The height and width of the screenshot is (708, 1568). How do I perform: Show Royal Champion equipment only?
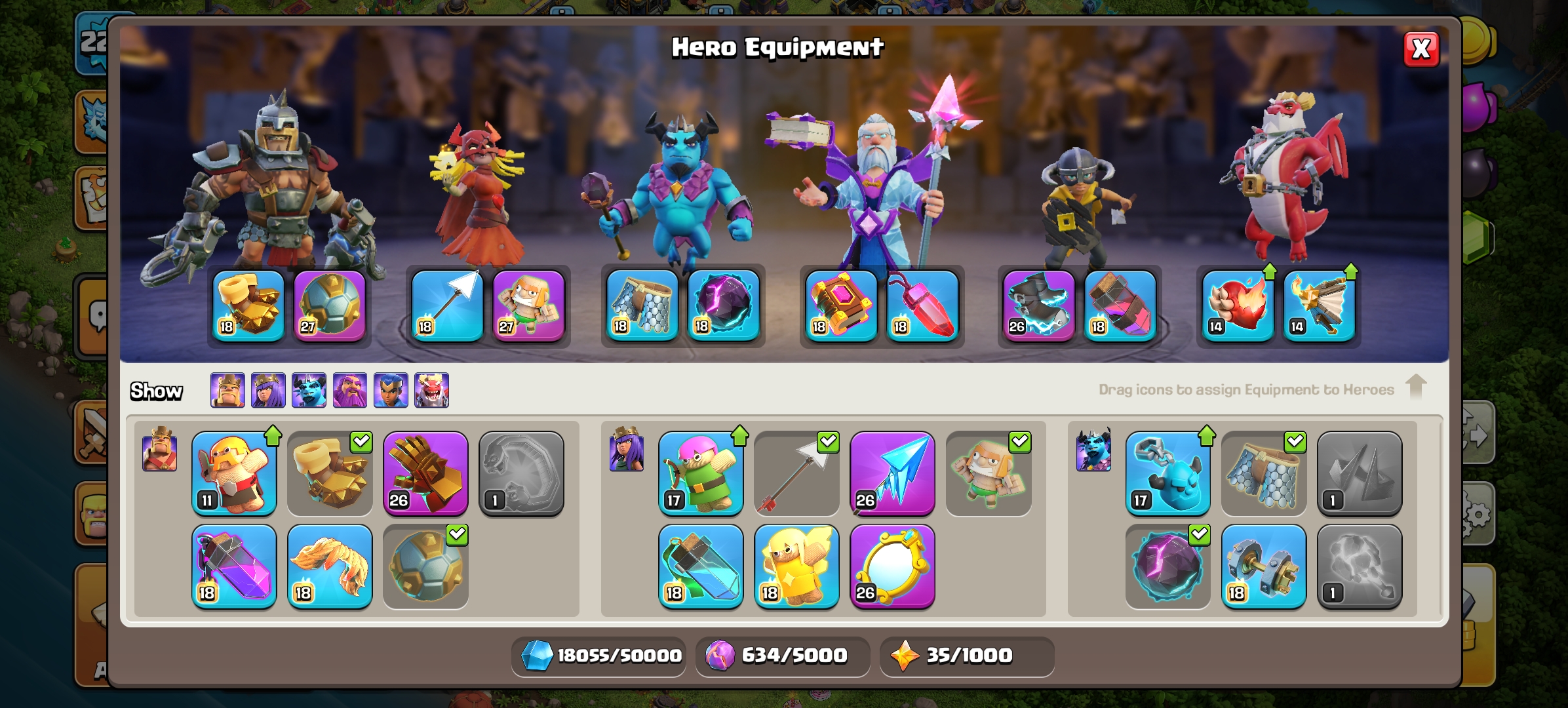click(391, 390)
